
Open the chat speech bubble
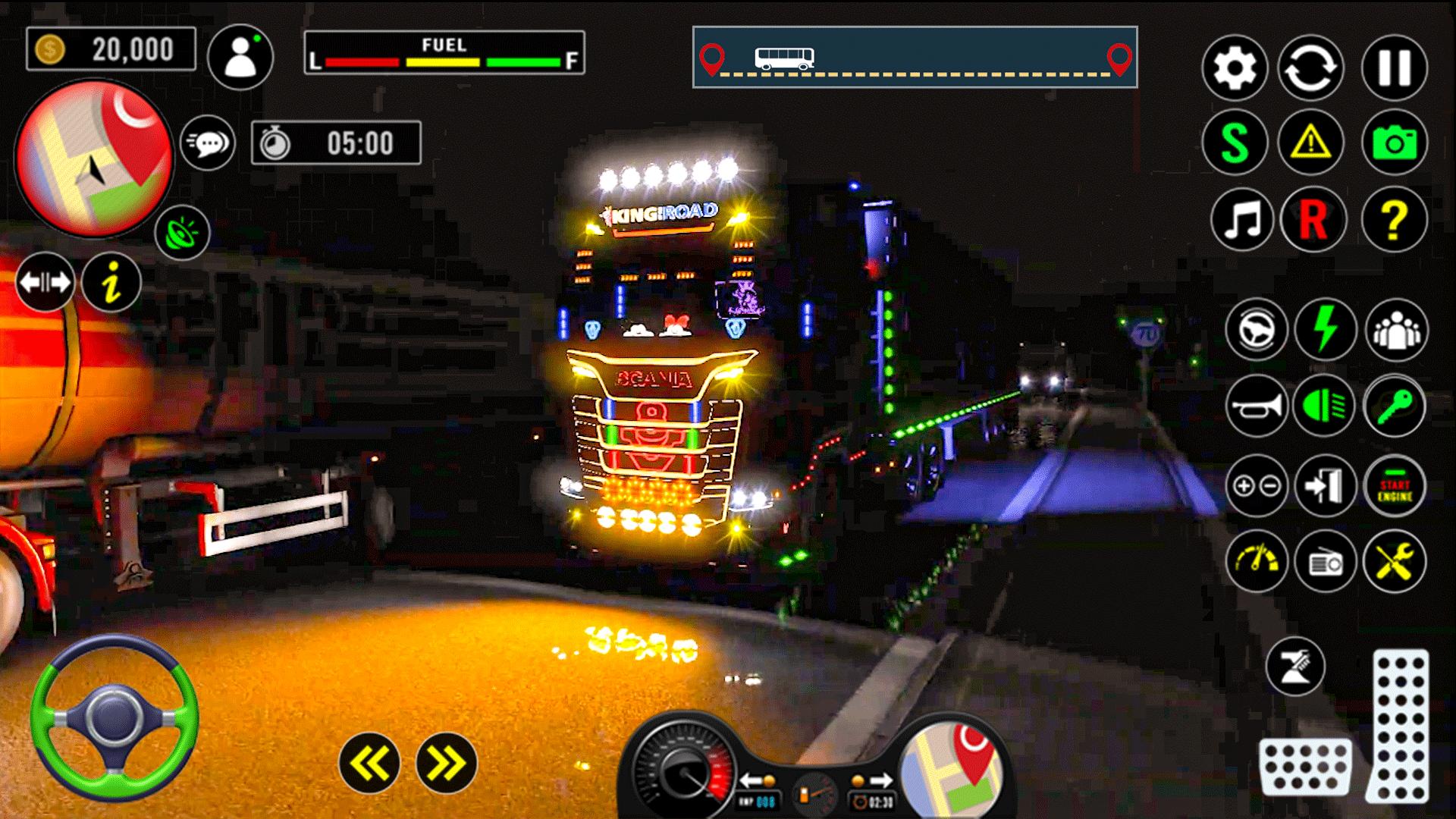208,143
